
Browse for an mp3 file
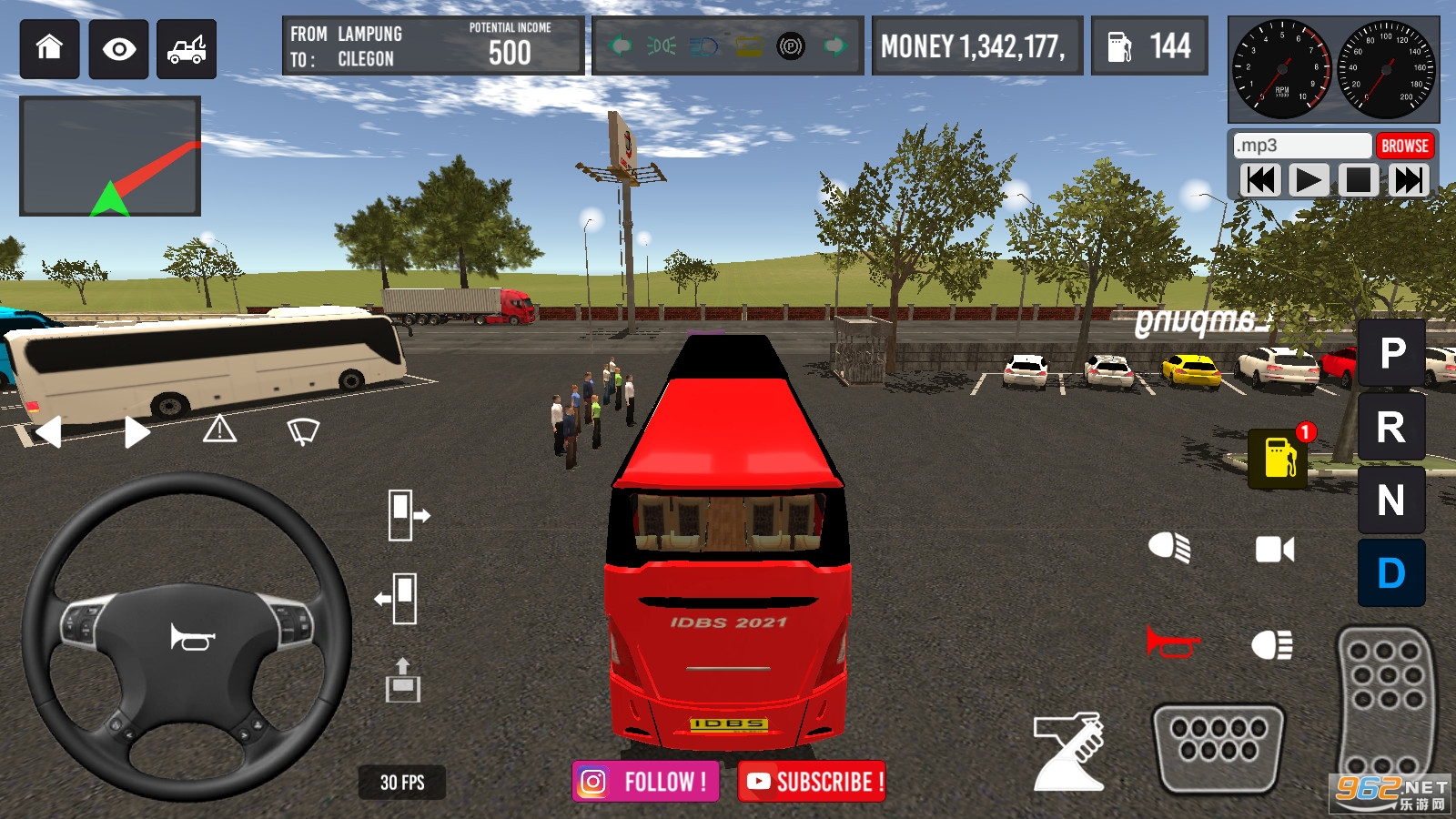pyautogui.click(x=1404, y=146)
